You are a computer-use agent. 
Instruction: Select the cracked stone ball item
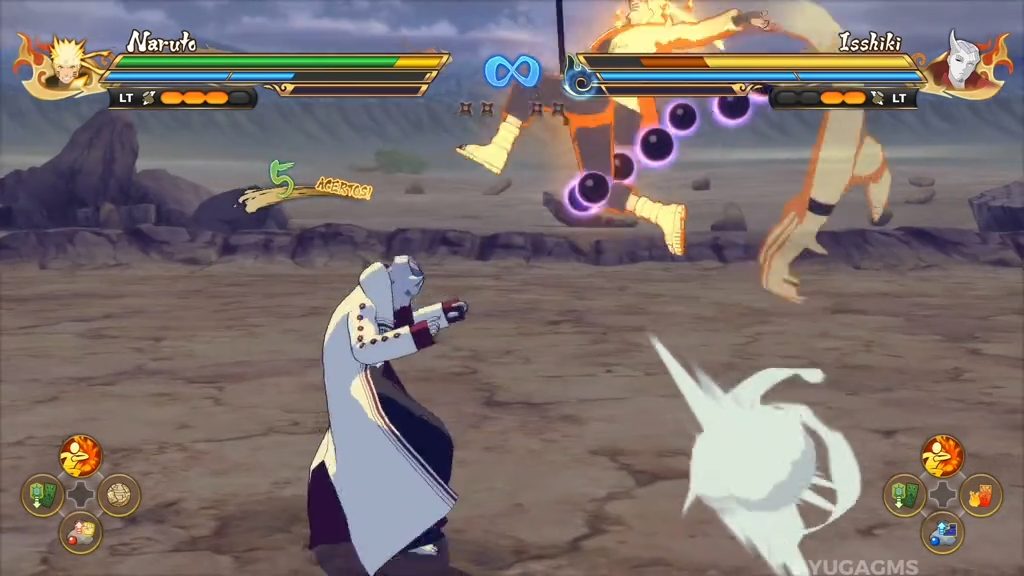120,495
